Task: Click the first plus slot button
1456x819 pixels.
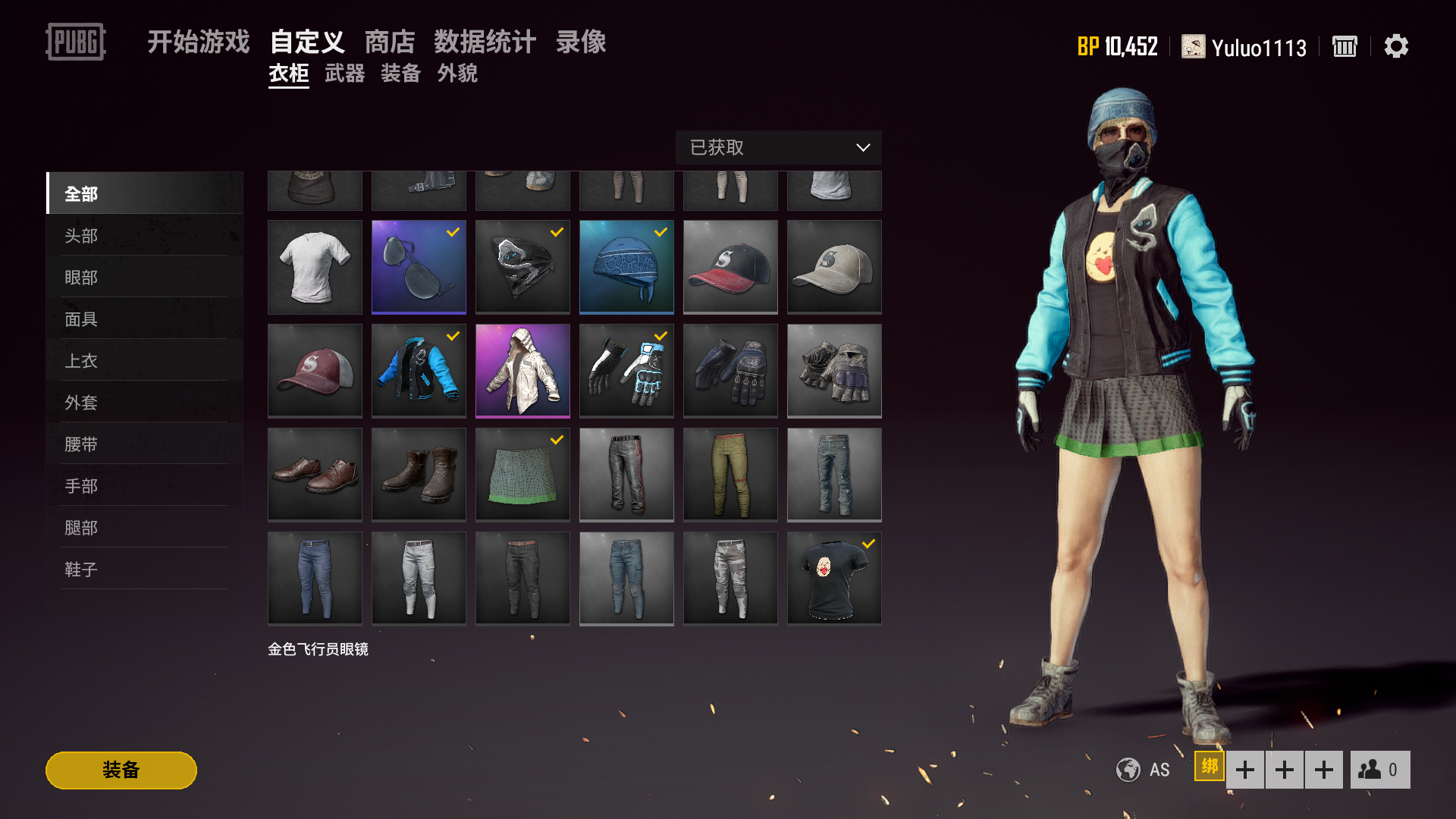Action: click(x=1244, y=769)
